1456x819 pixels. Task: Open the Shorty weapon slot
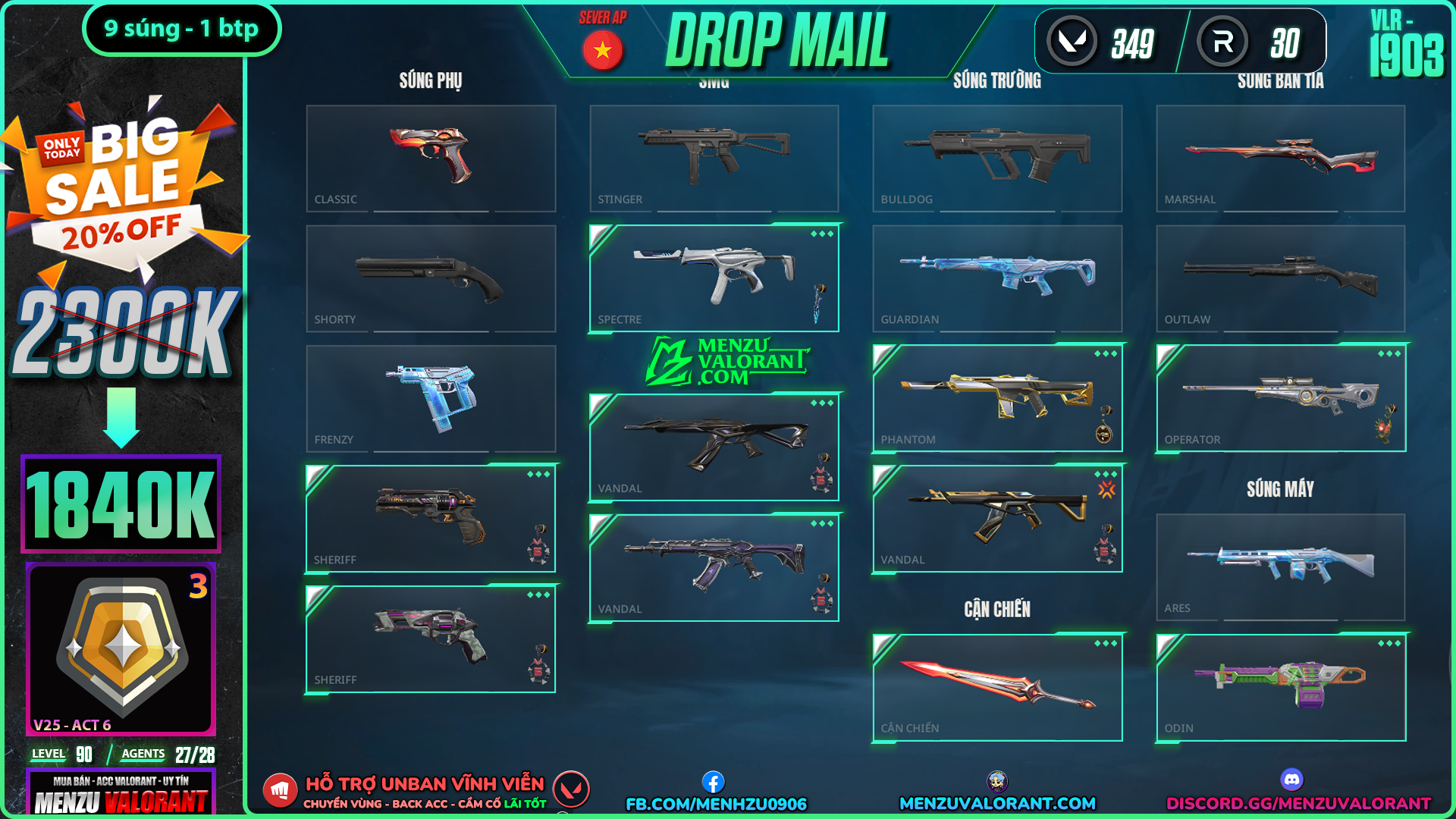[x=431, y=278]
